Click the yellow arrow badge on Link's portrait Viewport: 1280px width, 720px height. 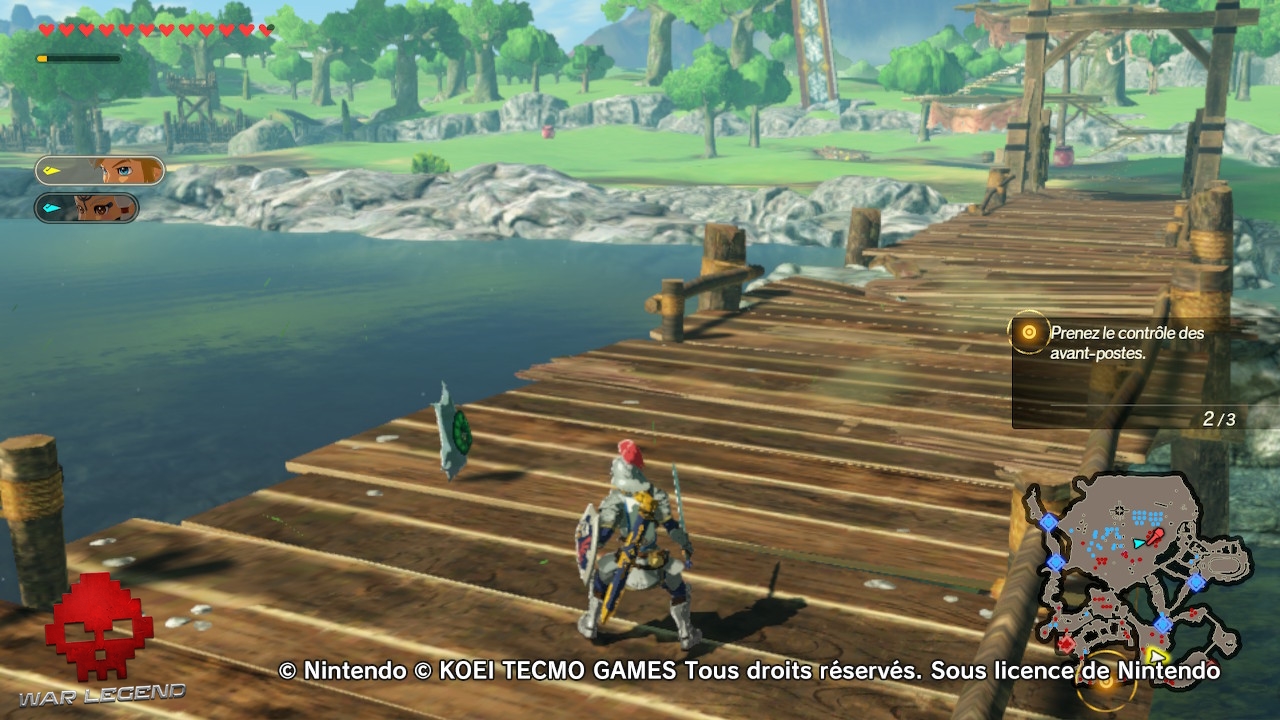[x=51, y=169]
